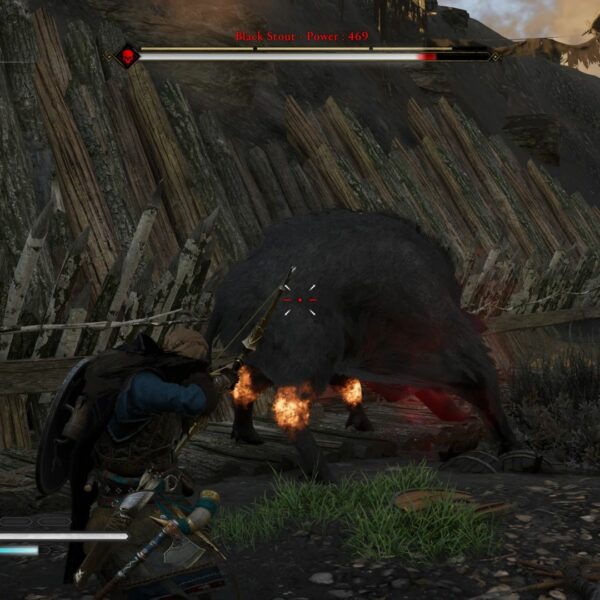Click the red skull boss icon
Image resolution: width=600 pixels, height=600 pixels.
(128, 56)
